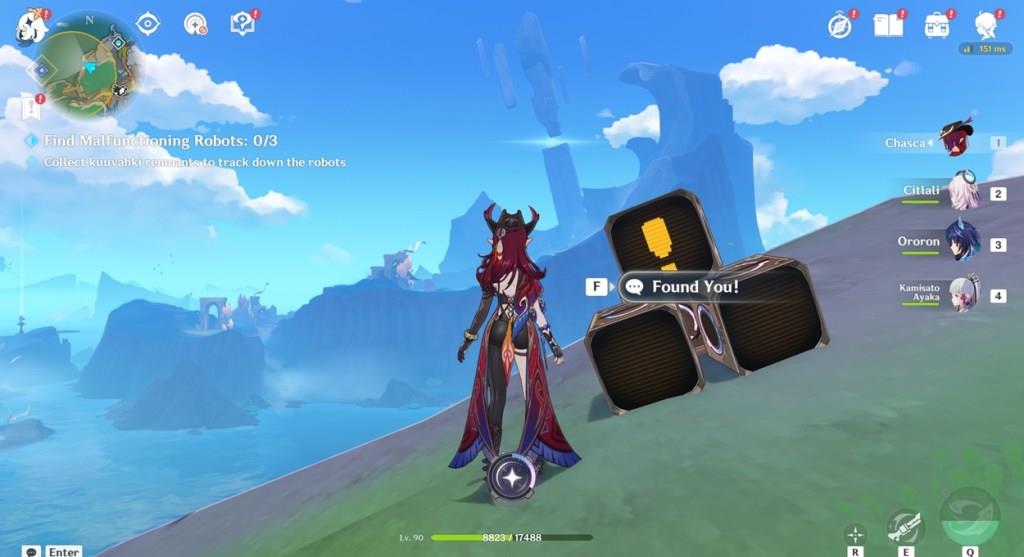Open the backpack inventory
The image size is (1024, 557).
click(937, 25)
